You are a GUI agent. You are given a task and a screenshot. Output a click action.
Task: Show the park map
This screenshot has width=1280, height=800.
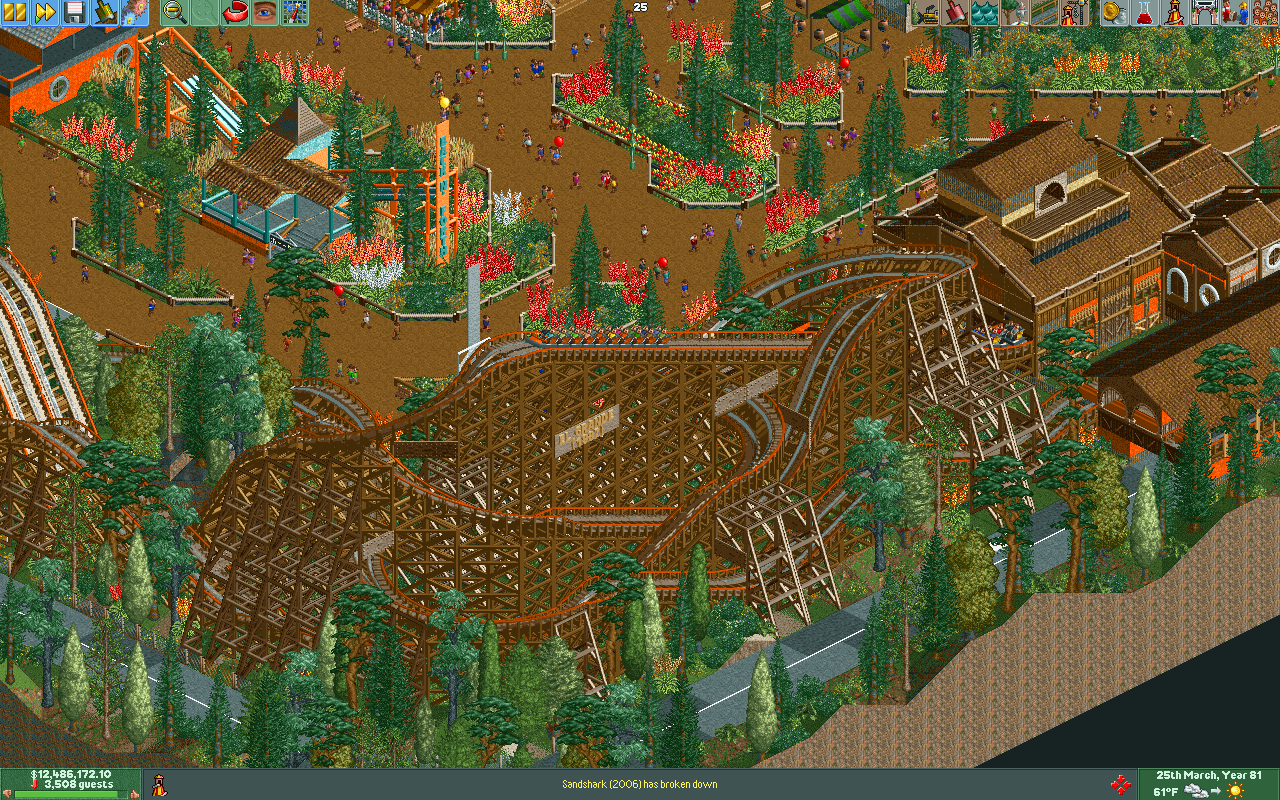pos(294,12)
